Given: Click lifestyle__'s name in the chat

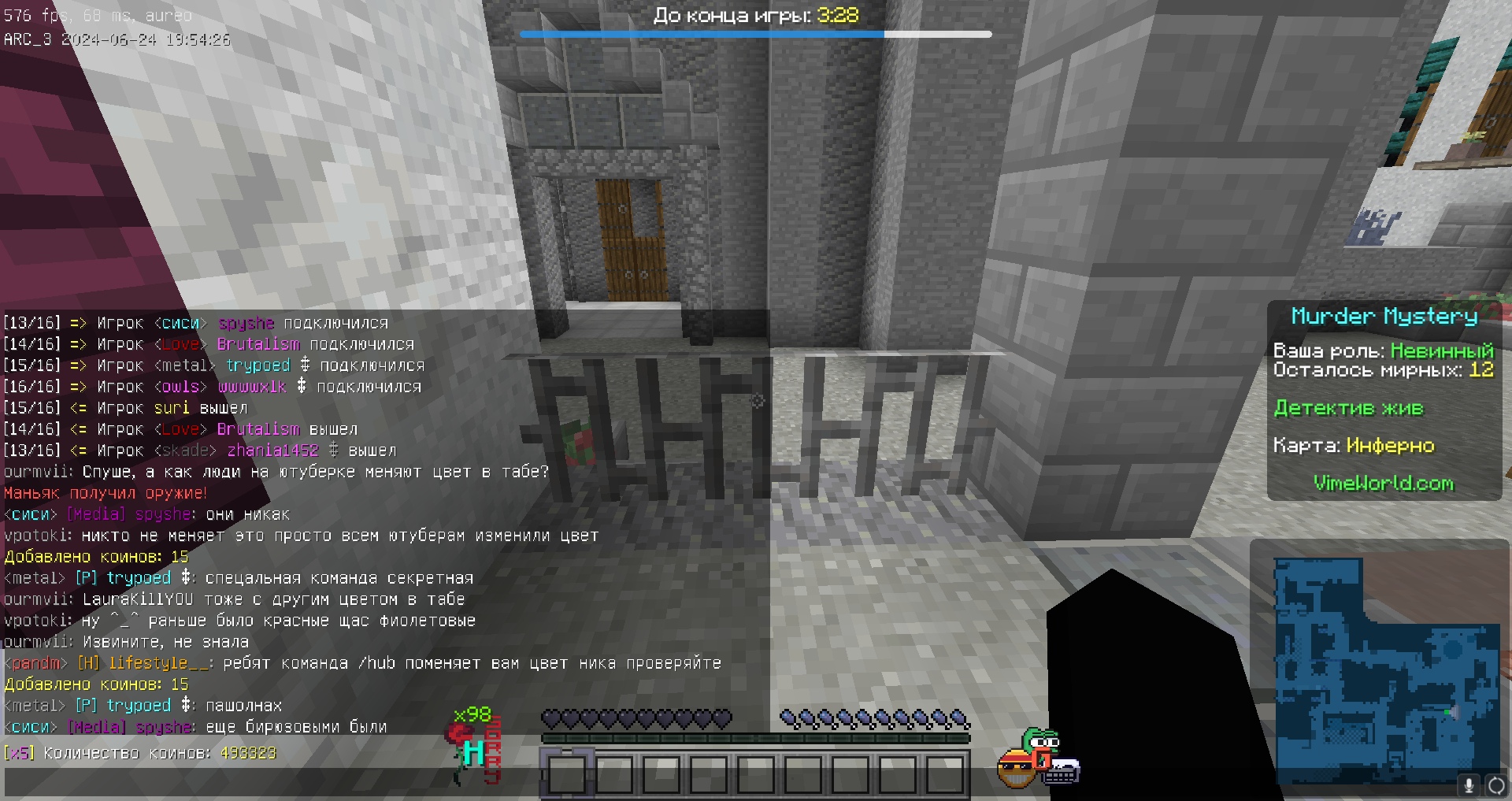Looking at the screenshot, I should pos(158,663).
